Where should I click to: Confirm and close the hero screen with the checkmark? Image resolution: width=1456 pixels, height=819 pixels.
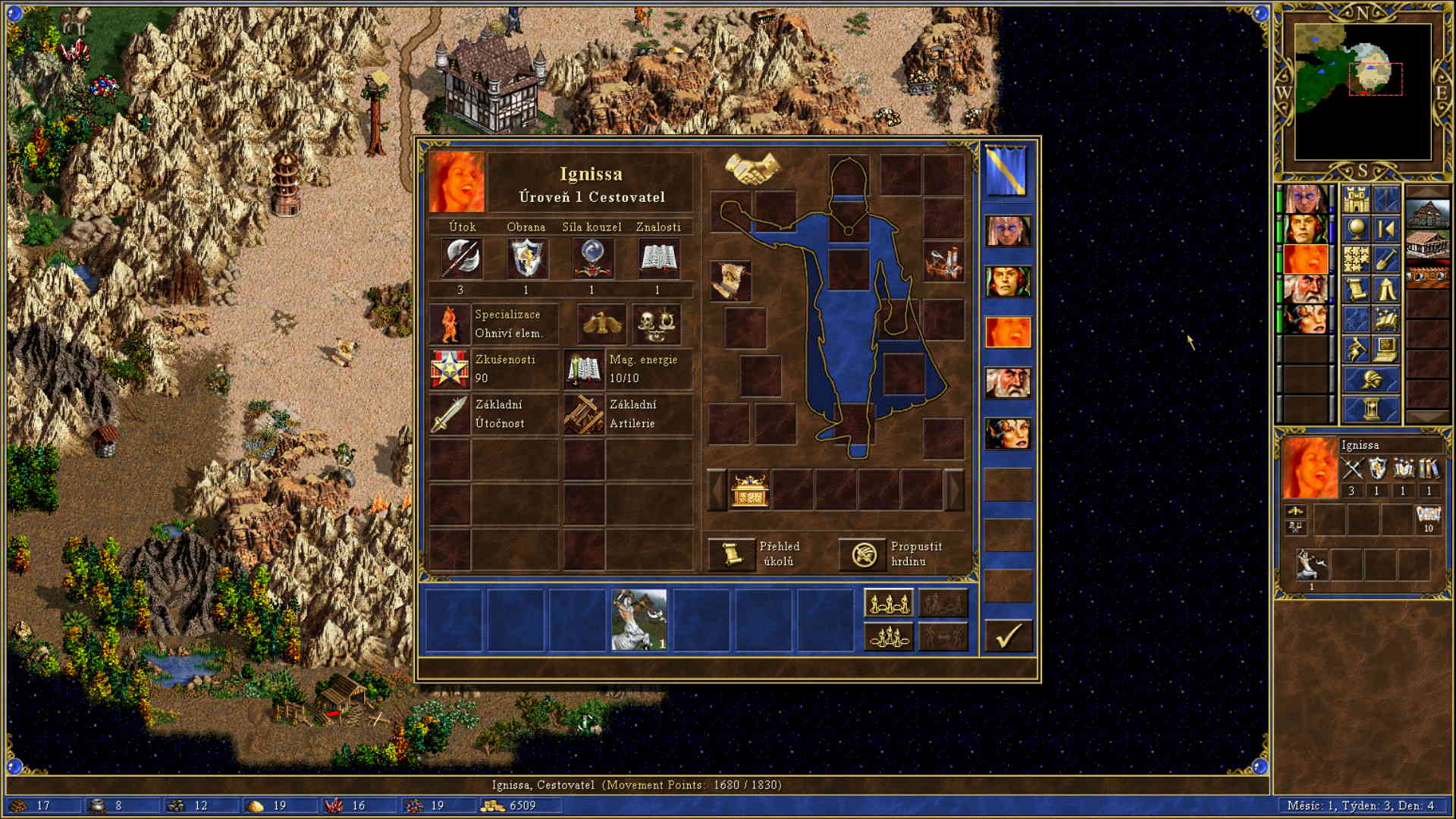click(1008, 635)
